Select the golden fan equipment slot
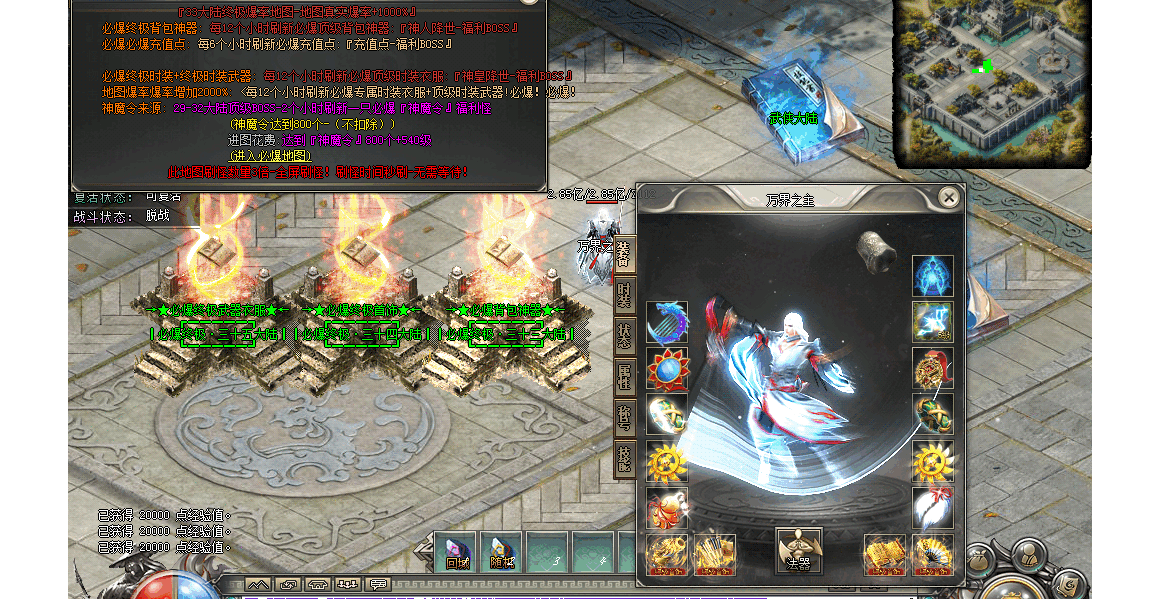 932,553
